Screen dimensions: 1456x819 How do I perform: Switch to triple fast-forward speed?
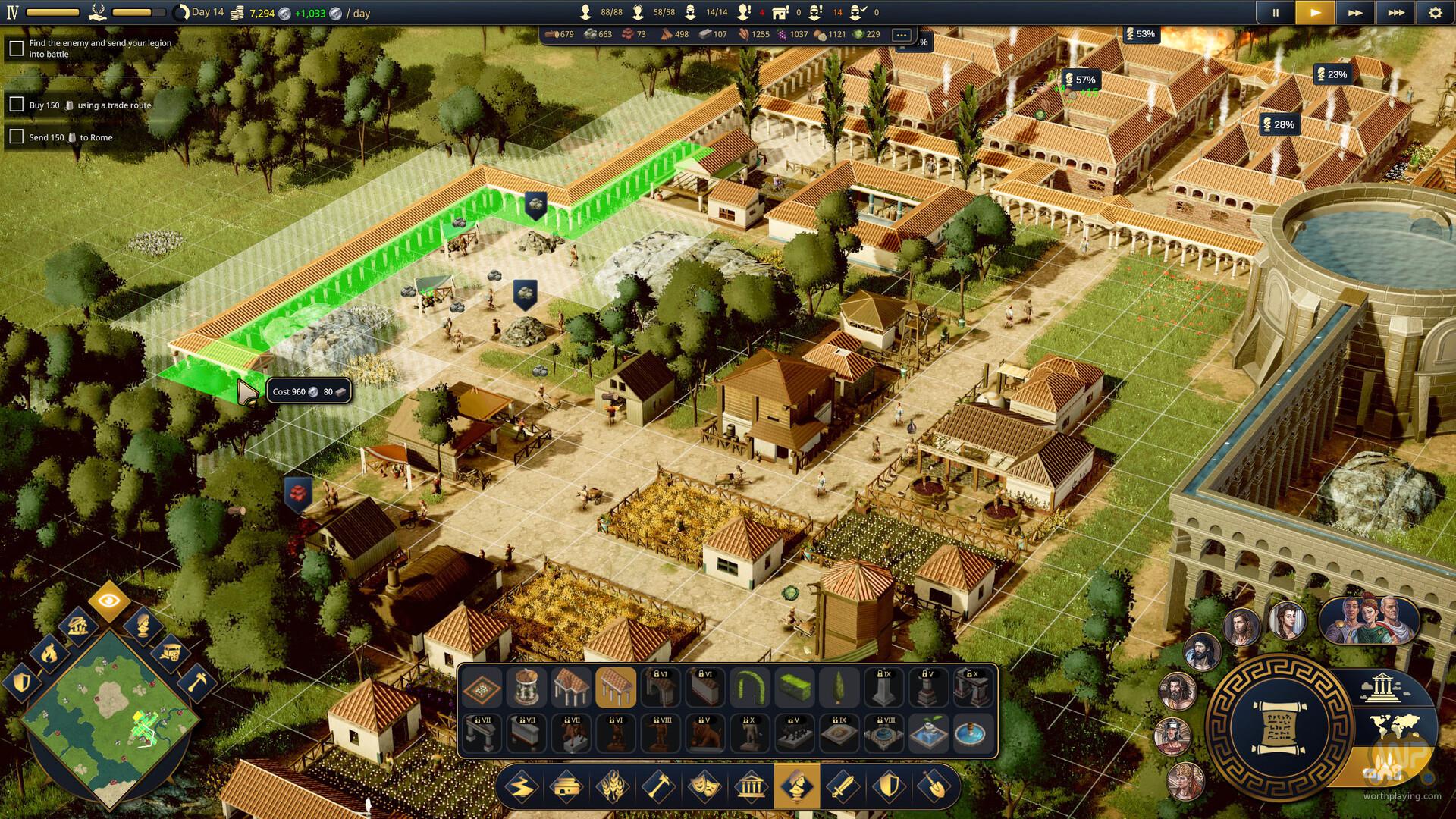(1395, 13)
